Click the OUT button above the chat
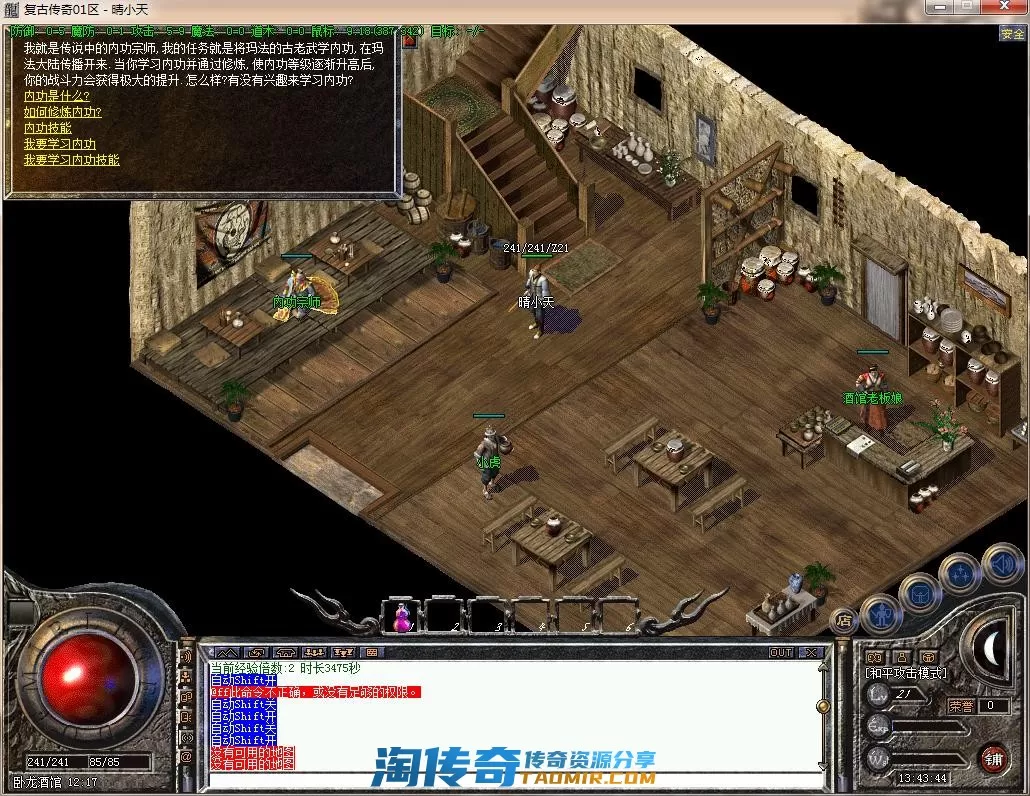The height and width of the screenshot is (796, 1030). tap(781, 652)
